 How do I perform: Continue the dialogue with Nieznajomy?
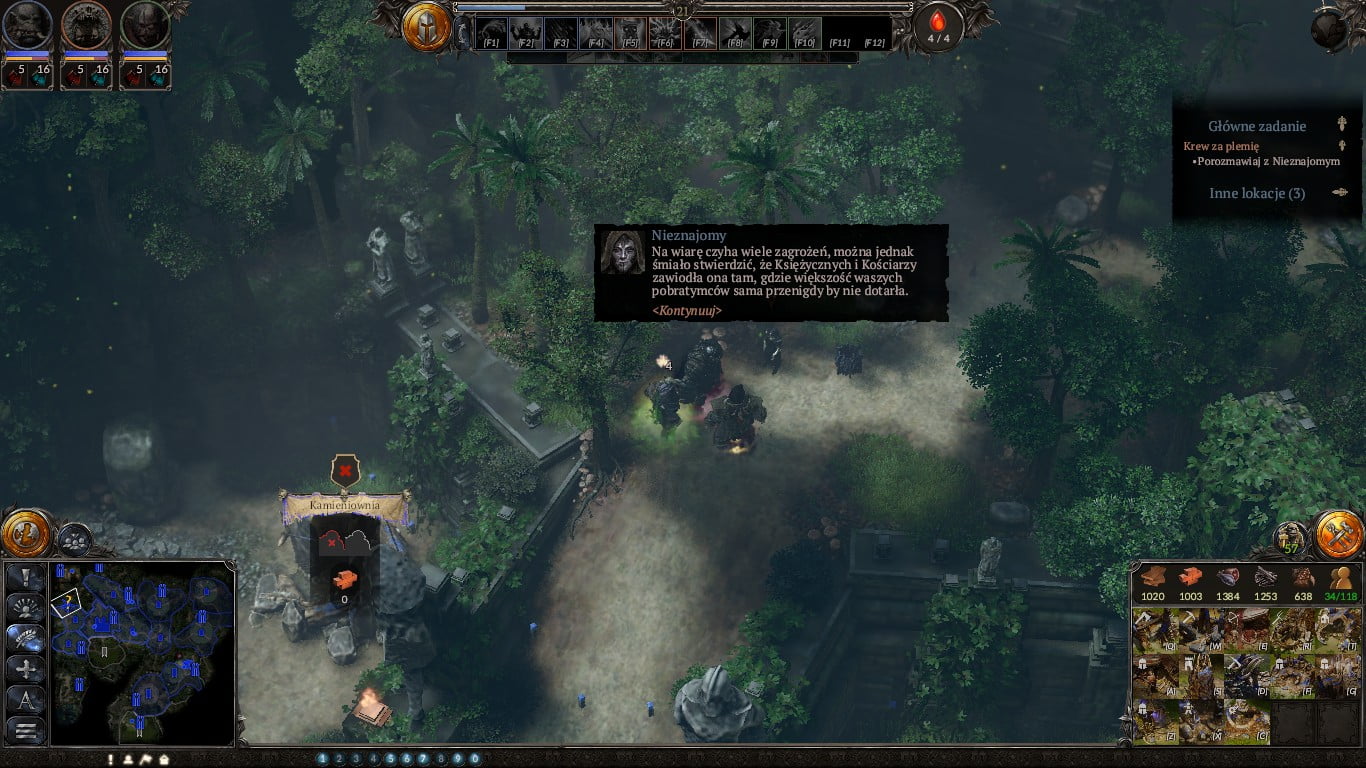686,310
